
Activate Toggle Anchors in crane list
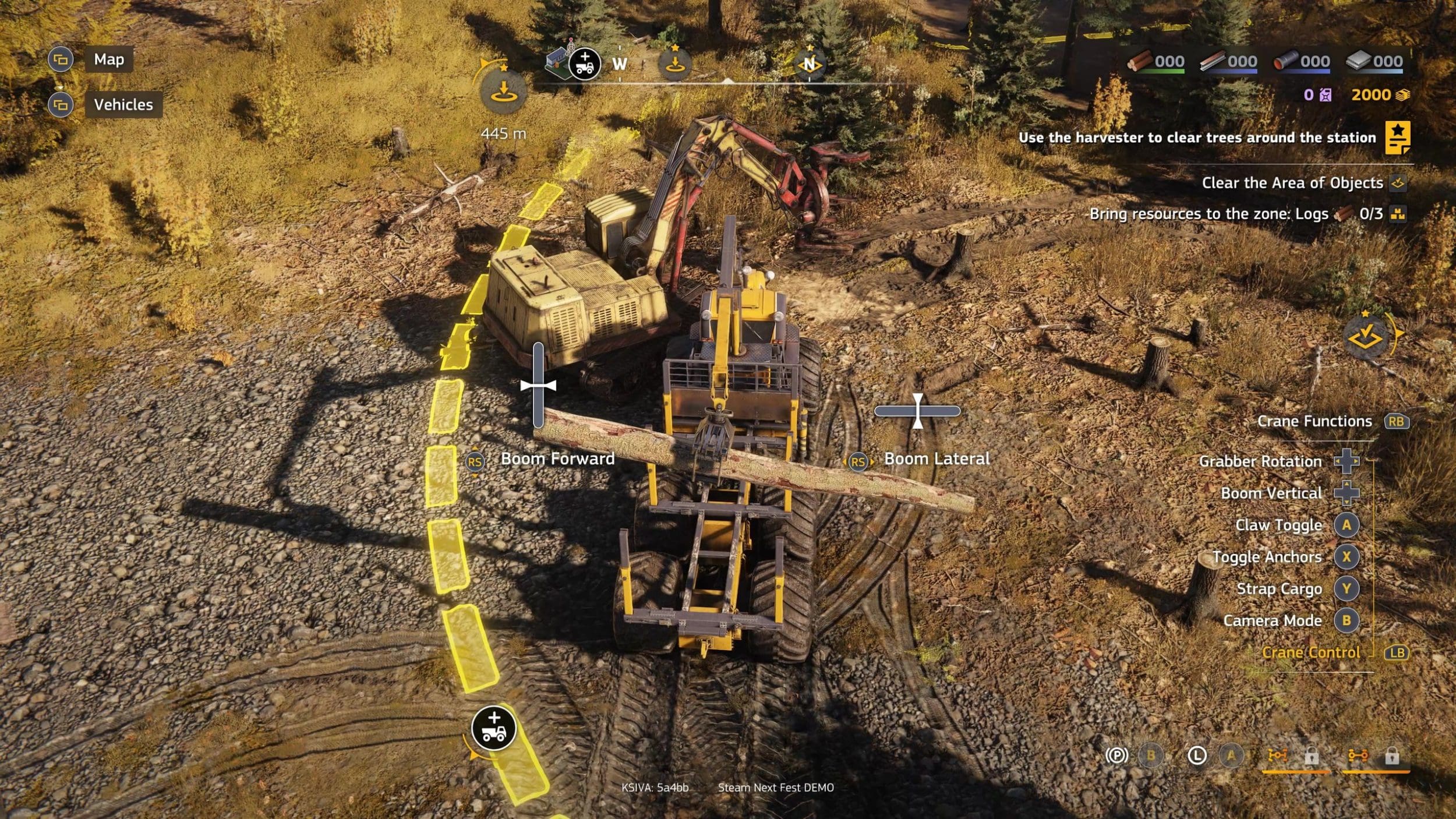click(1267, 557)
